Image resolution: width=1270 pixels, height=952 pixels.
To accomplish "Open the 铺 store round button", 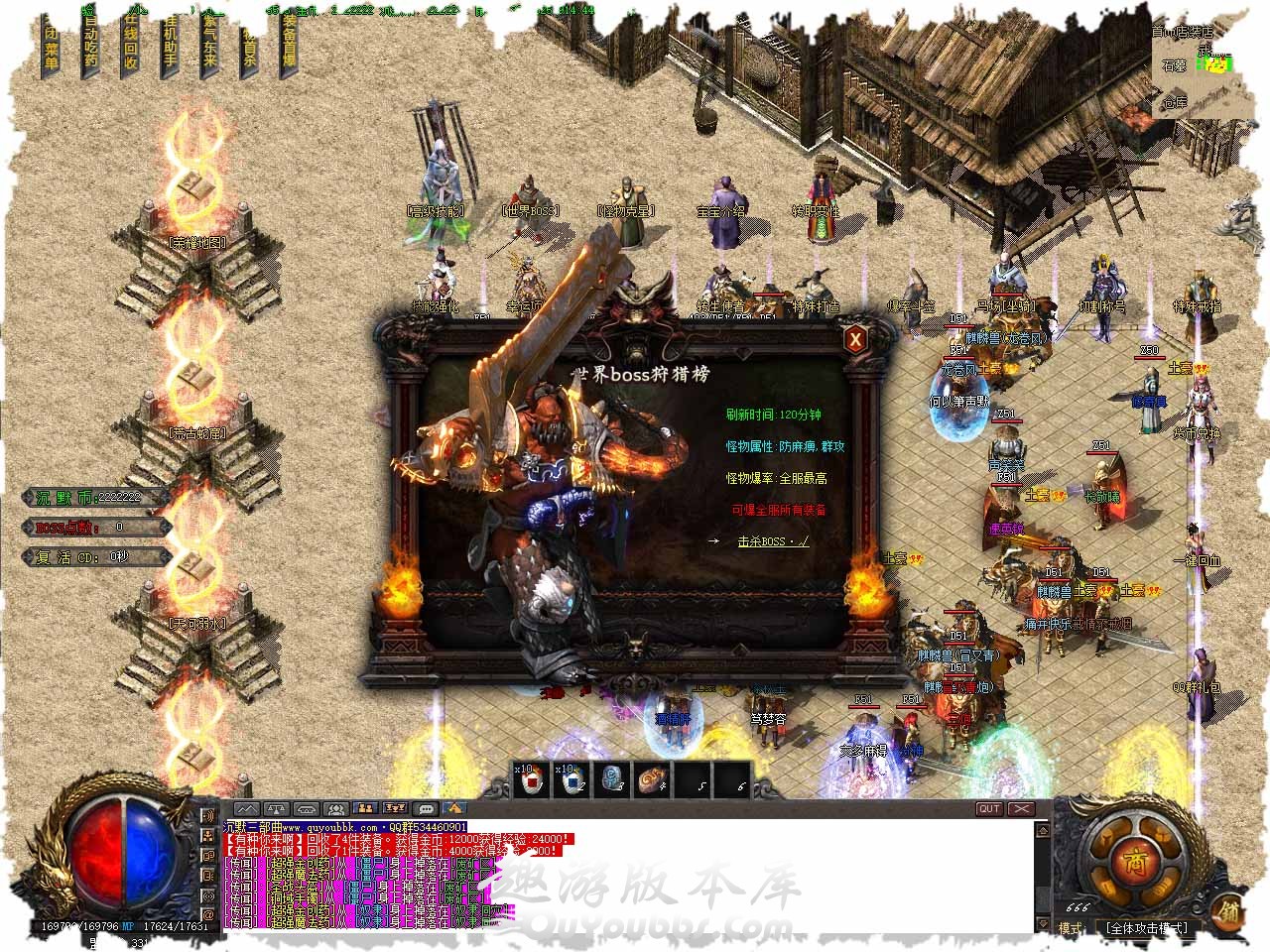I will coord(1230,909).
